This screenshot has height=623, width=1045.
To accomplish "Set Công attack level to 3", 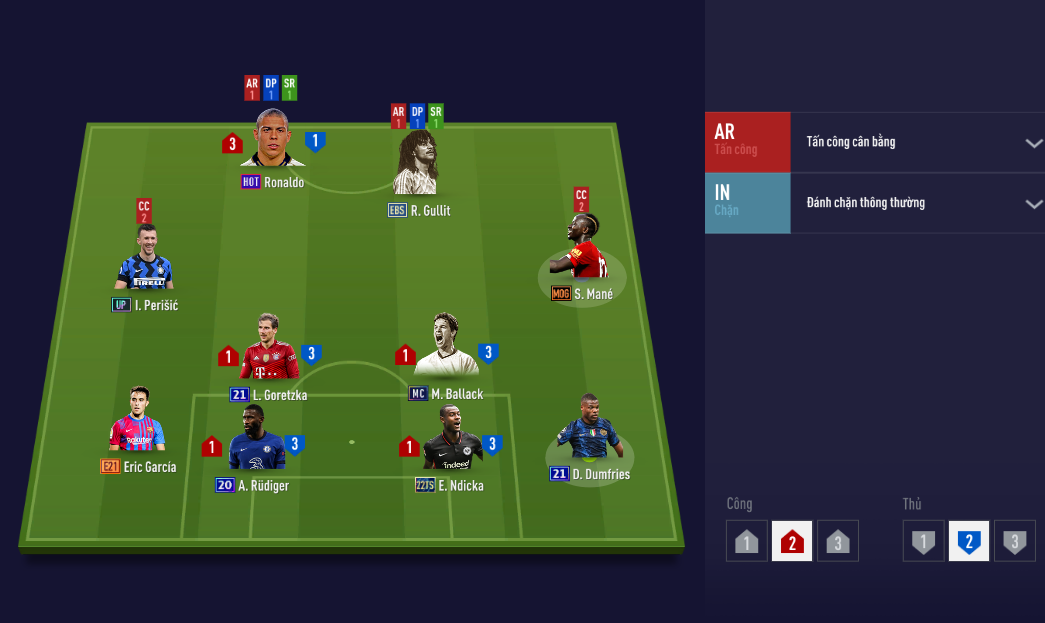I will click(x=838, y=542).
